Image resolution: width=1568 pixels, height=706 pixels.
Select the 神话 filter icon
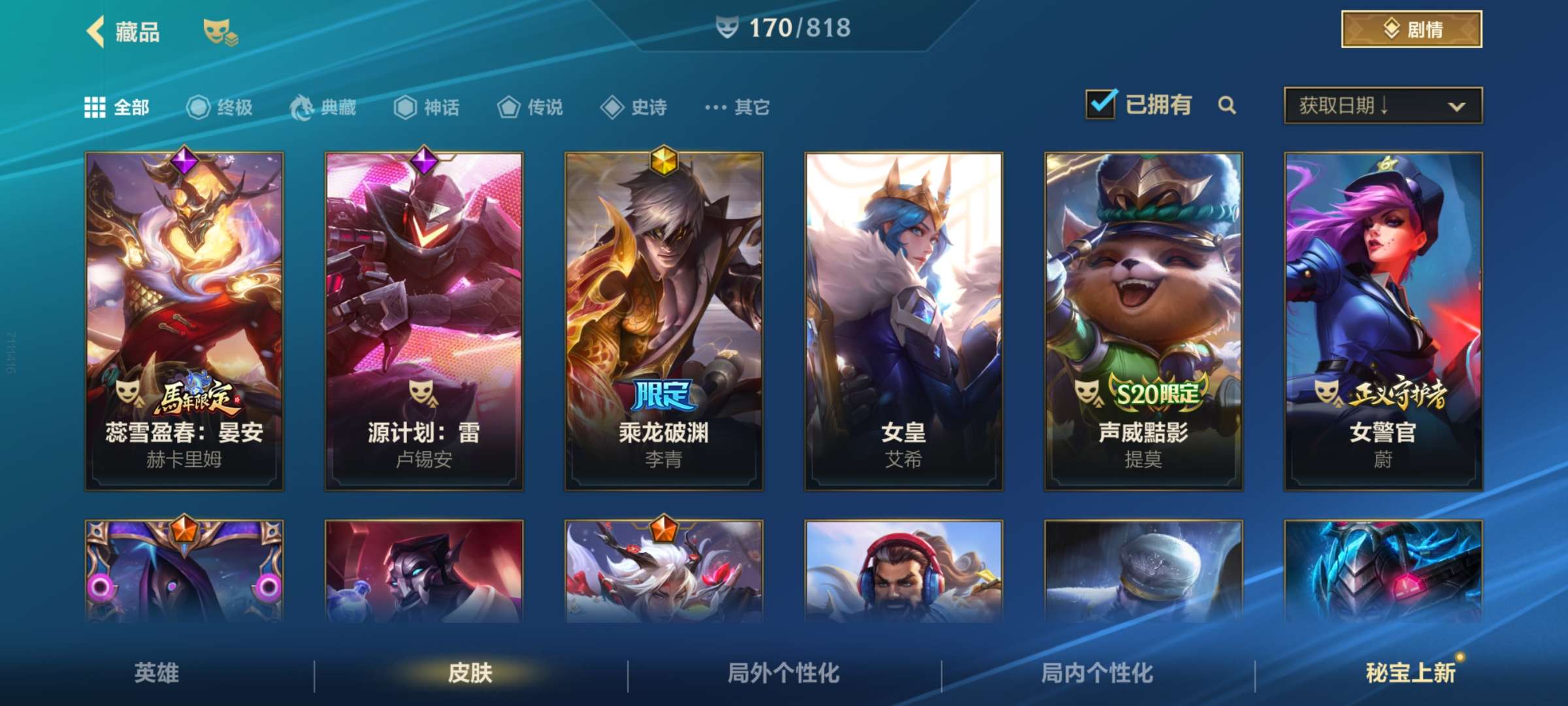click(x=405, y=108)
